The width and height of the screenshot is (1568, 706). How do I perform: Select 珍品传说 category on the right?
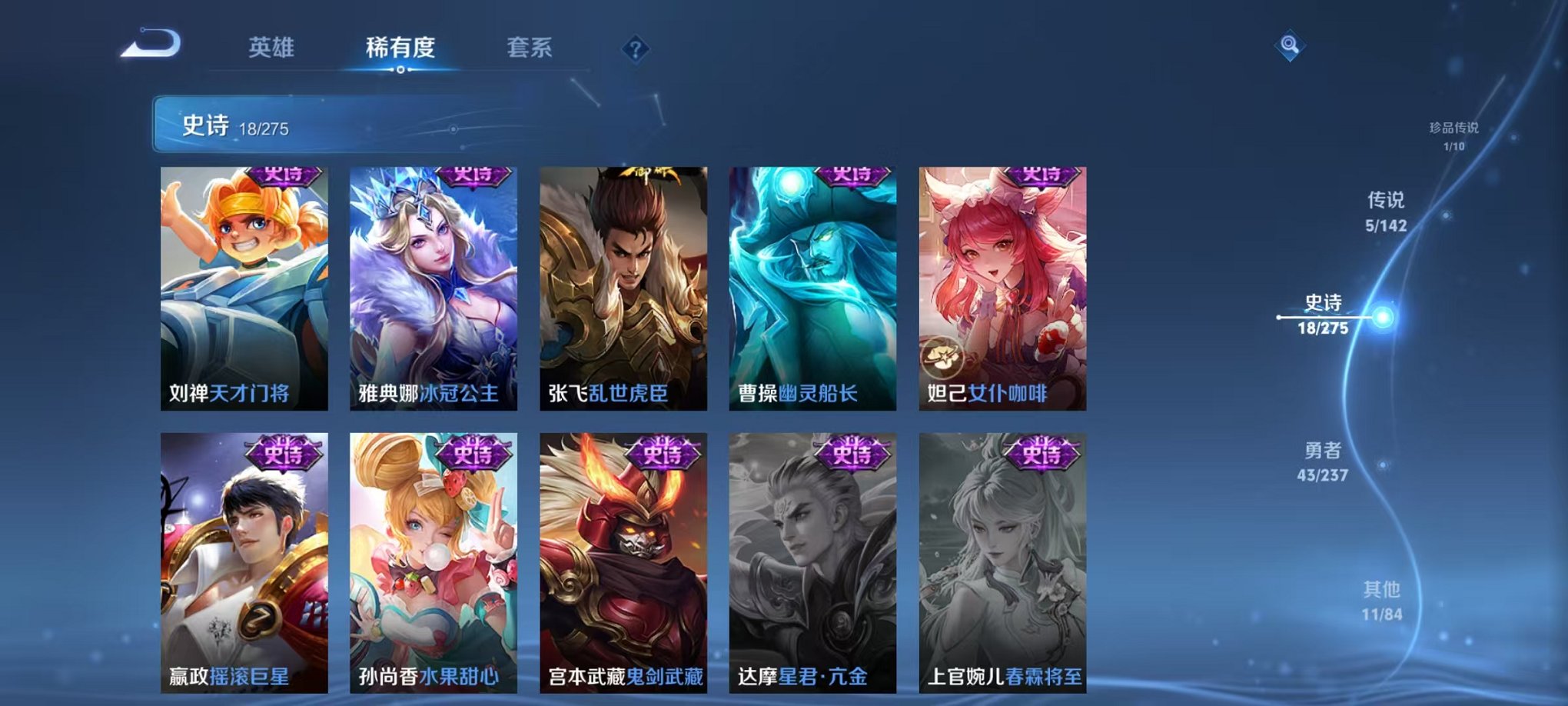(x=1457, y=131)
